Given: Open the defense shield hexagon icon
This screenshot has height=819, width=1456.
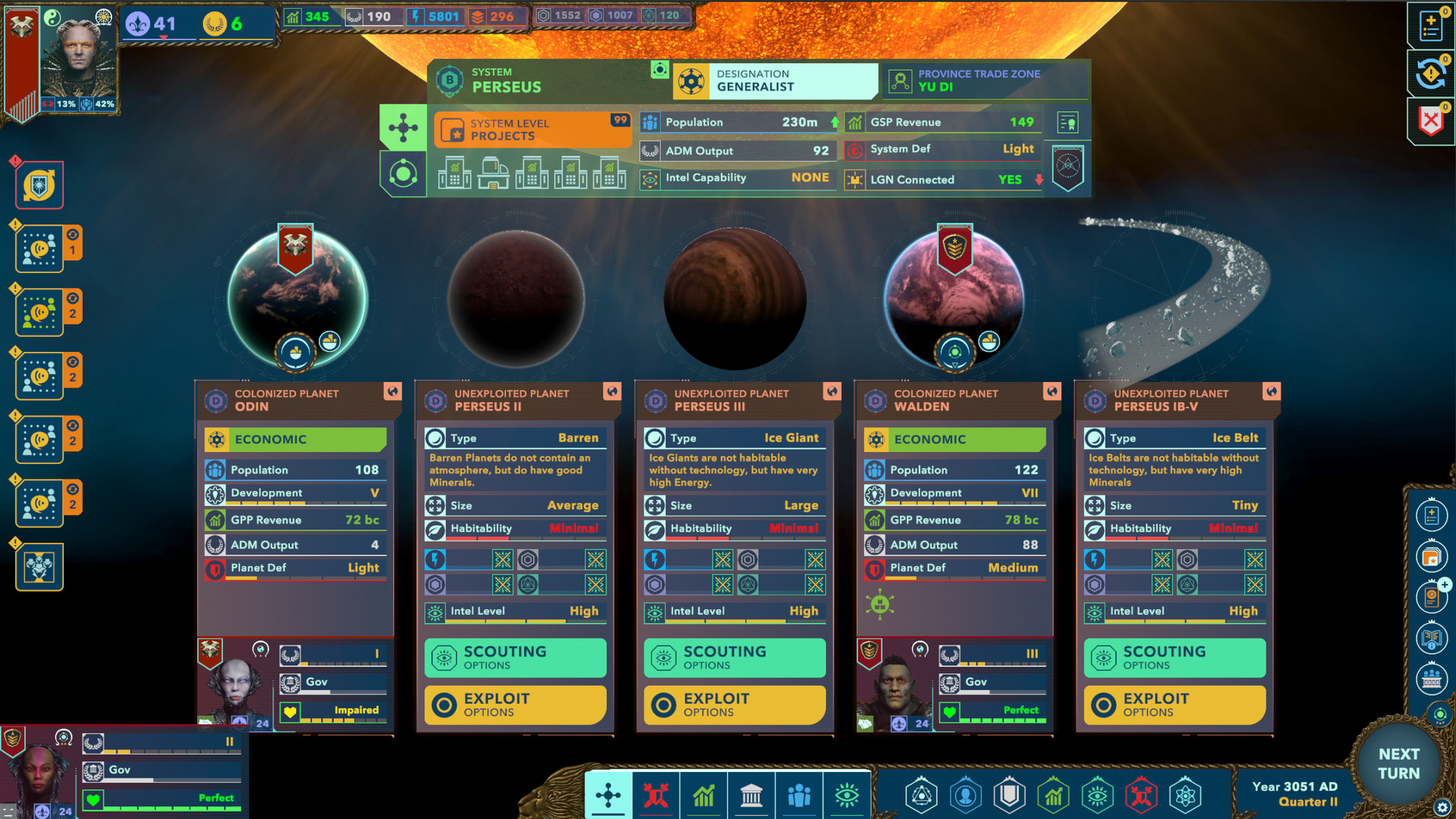Looking at the screenshot, I should pos(1009,795).
